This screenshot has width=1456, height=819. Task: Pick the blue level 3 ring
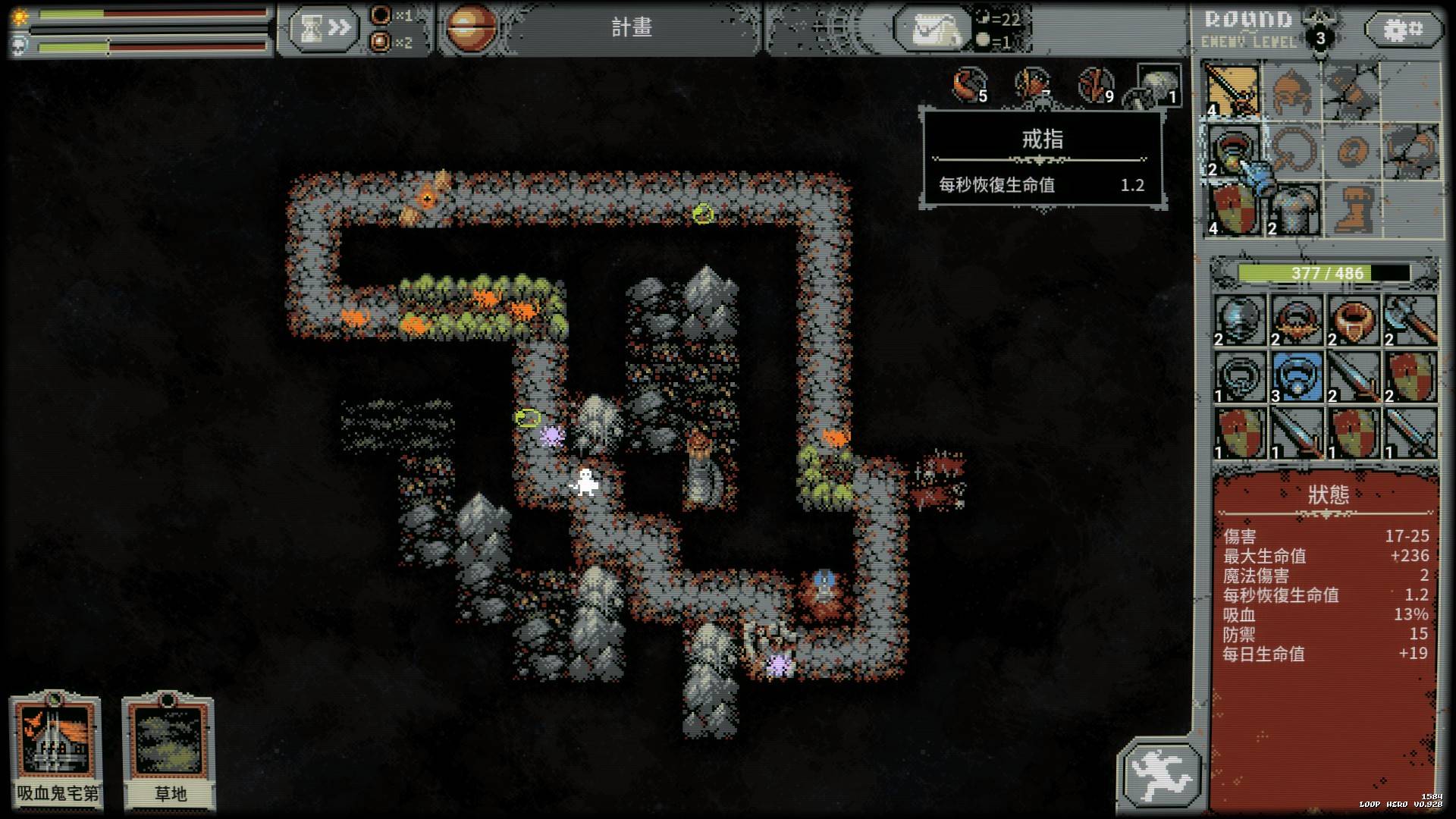(x=1297, y=377)
